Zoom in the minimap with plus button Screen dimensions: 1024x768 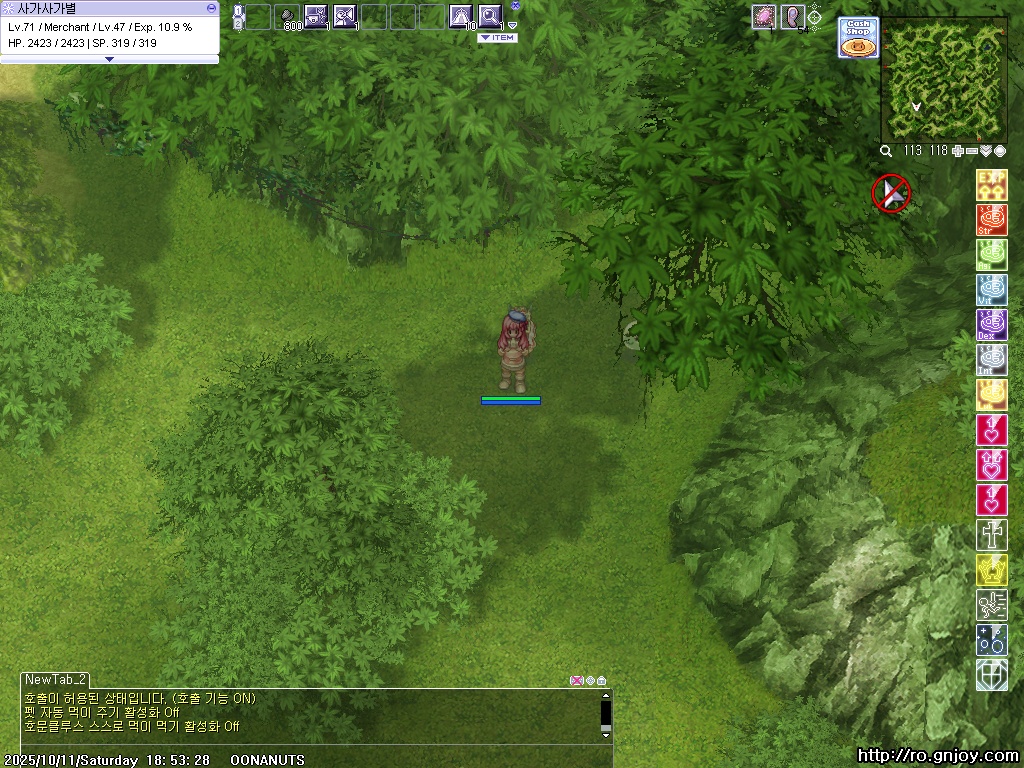[959, 151]
